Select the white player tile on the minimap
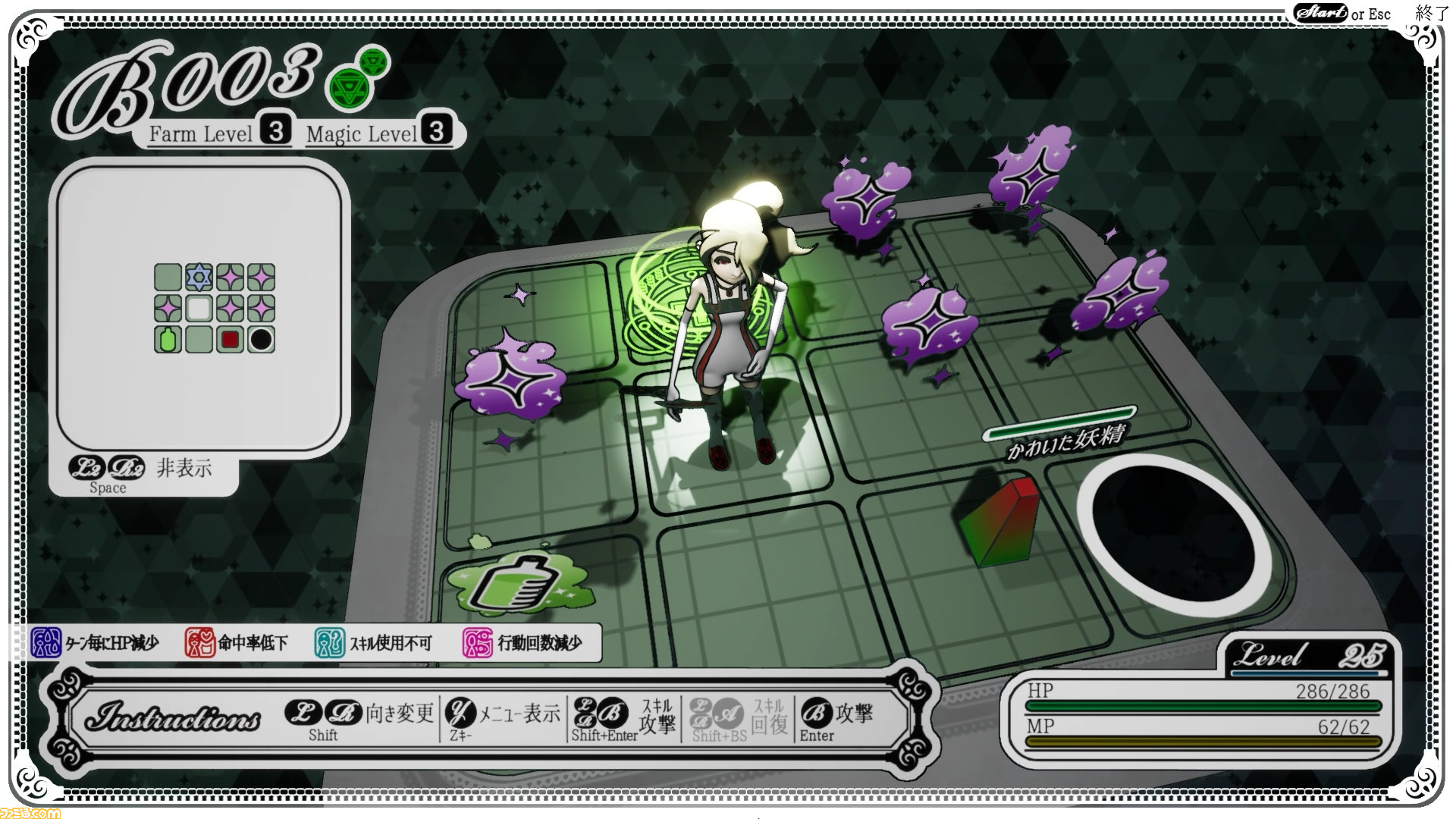 pyautogui.click(x=199, y=309)
